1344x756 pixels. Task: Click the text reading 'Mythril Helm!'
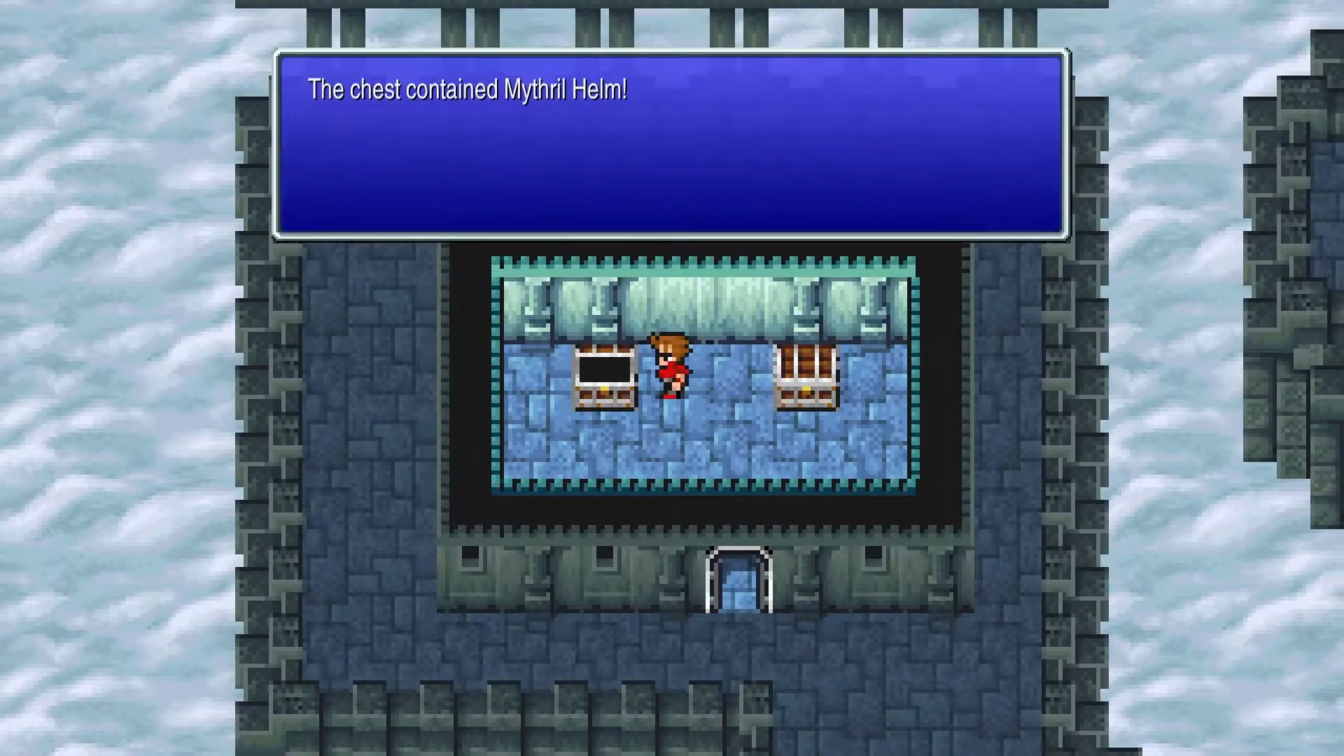(565, 90)
